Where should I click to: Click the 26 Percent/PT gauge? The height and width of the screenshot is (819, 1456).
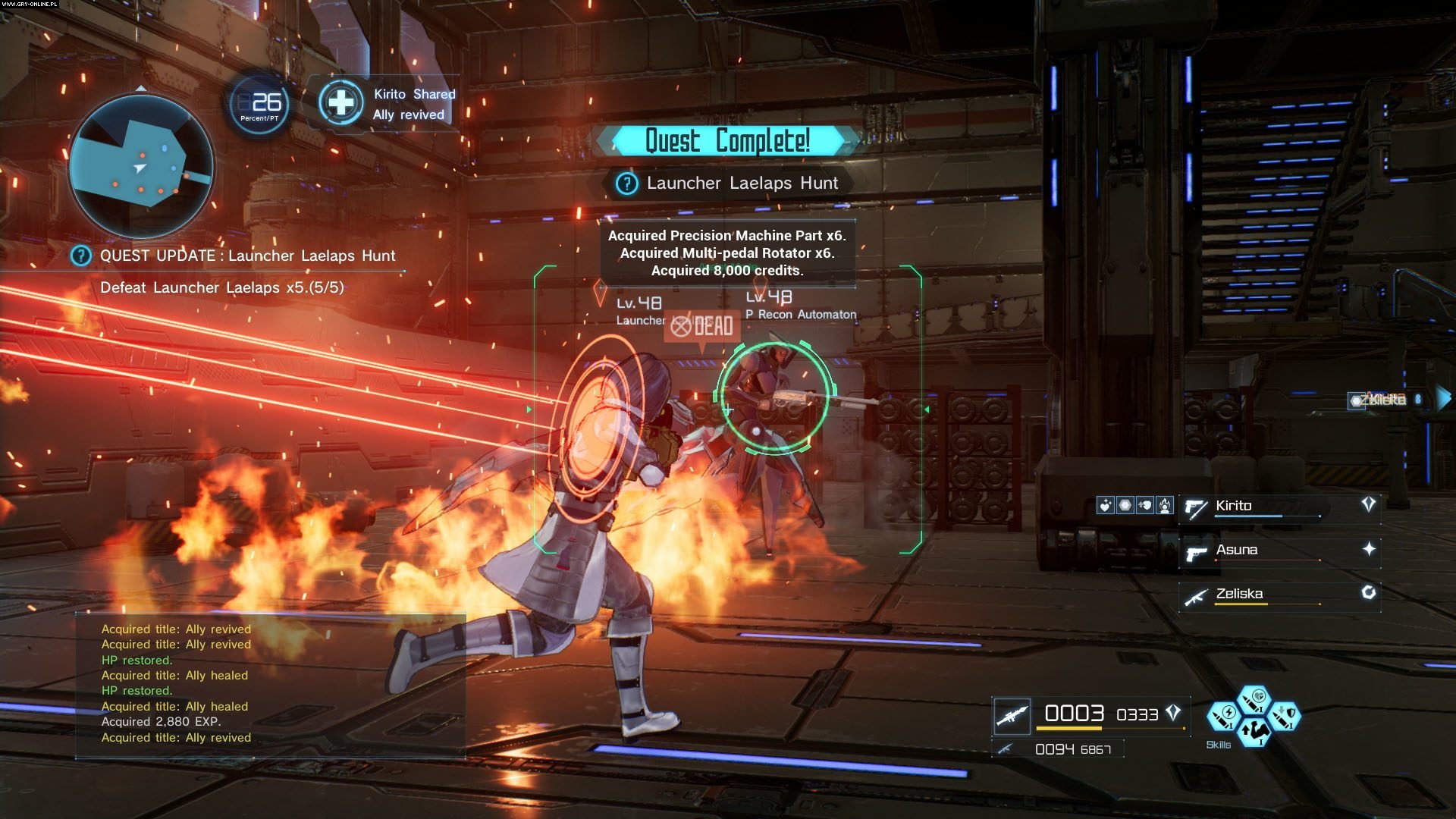click(x=259, y=105)
